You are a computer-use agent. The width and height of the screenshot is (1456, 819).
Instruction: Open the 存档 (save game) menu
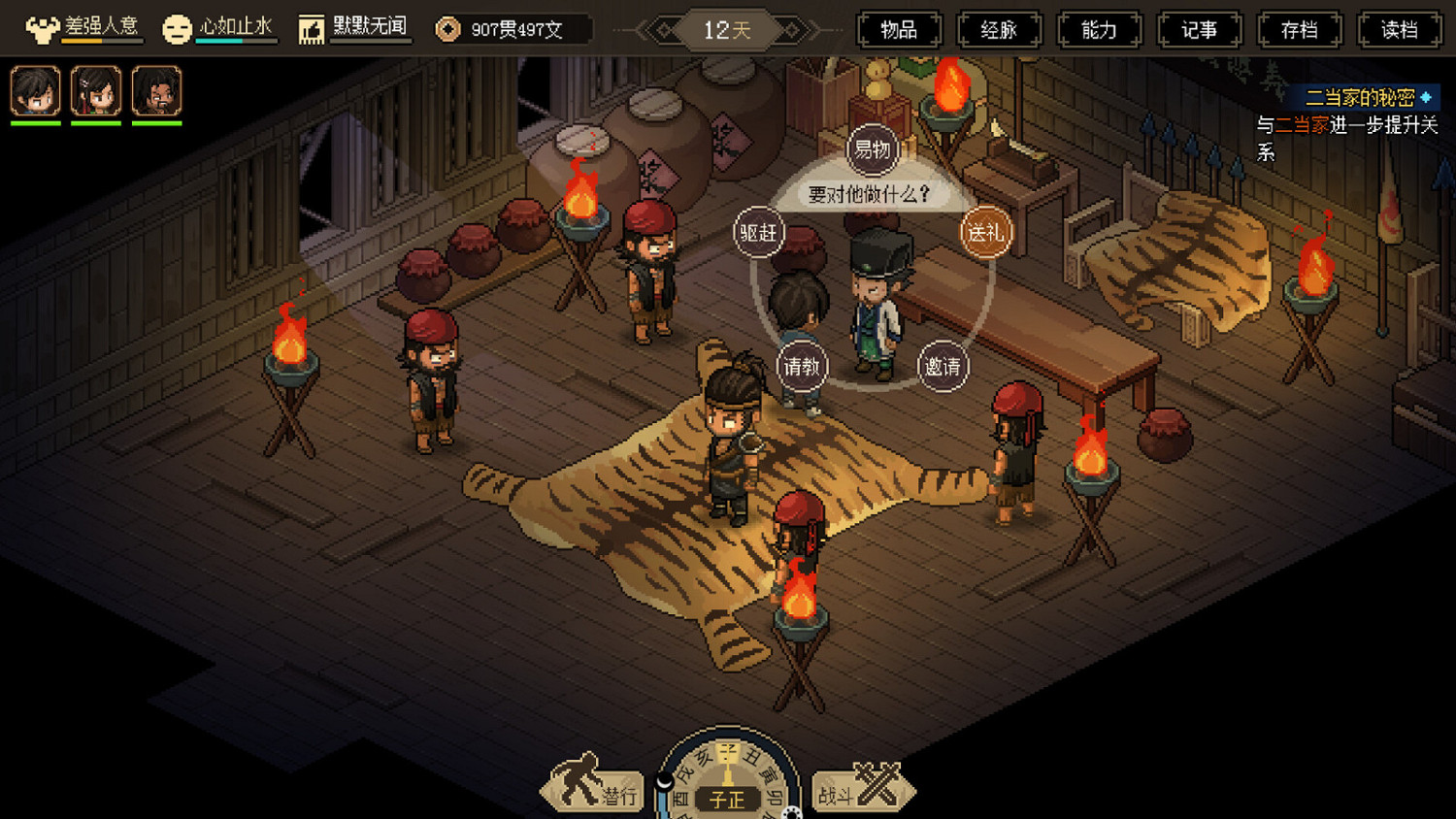1299,29
